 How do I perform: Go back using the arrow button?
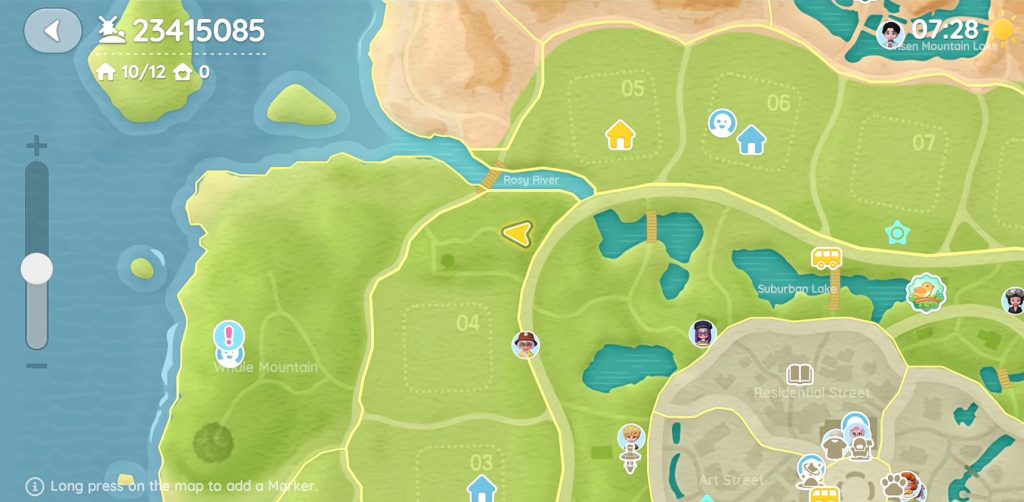(53, 31)
